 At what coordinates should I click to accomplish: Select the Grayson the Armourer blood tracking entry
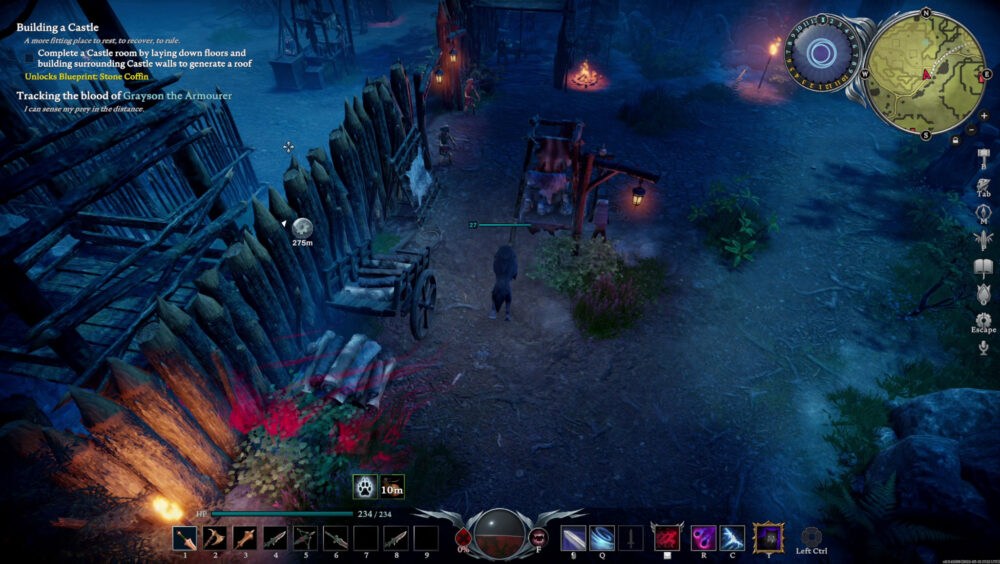click(124, 95)
